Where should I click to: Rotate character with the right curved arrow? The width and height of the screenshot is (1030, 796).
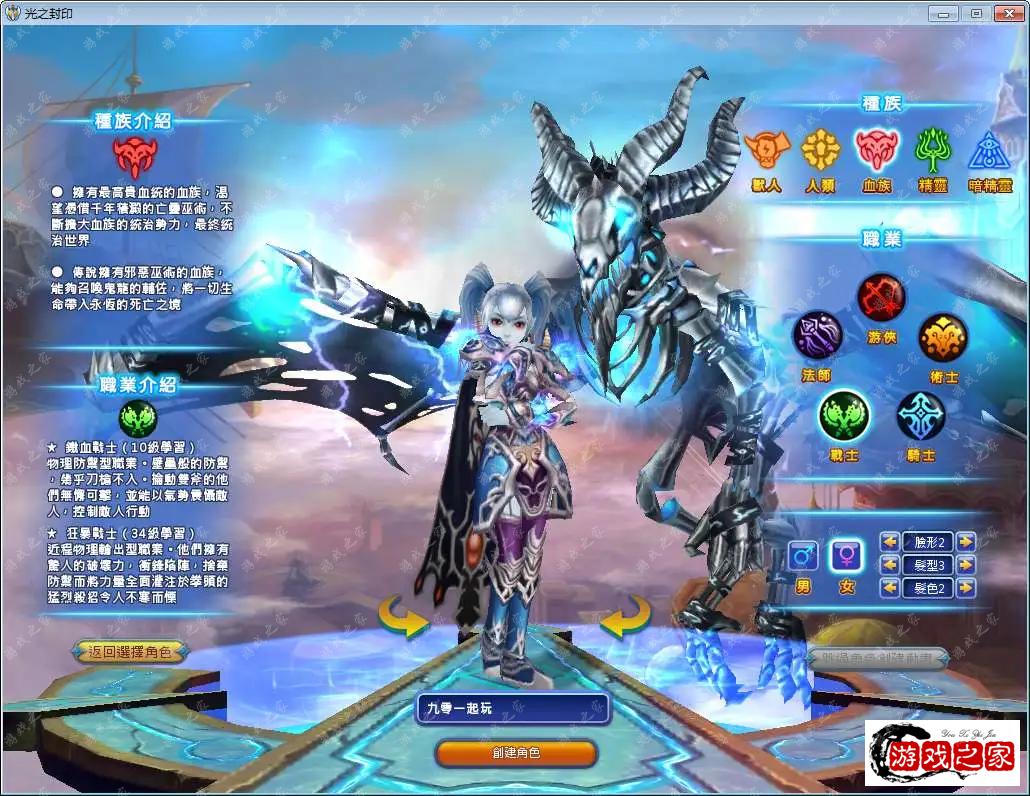626,615
